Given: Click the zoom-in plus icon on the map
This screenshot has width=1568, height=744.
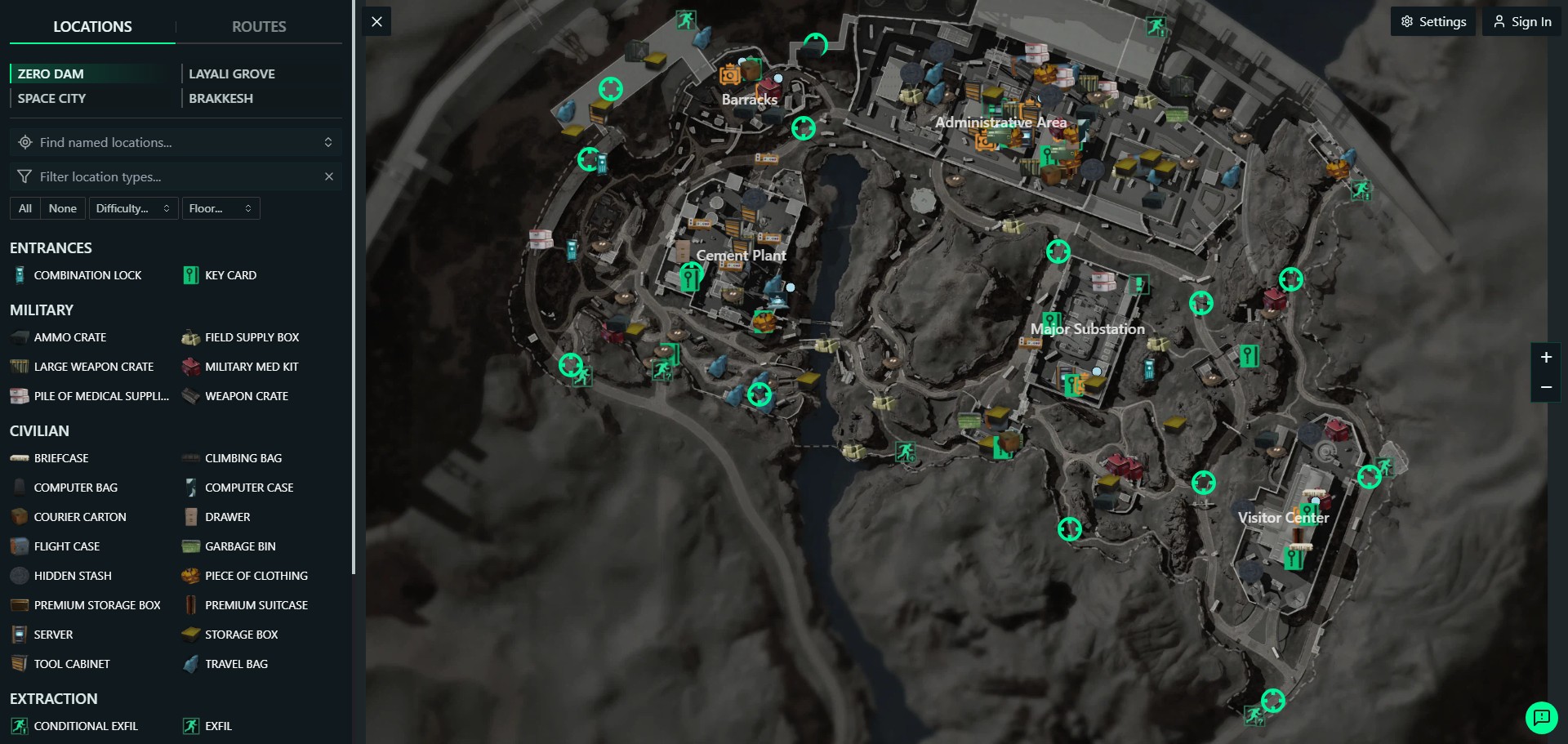Looking at the screenshot, I should pyautogui.click(x=1546, y=356).
